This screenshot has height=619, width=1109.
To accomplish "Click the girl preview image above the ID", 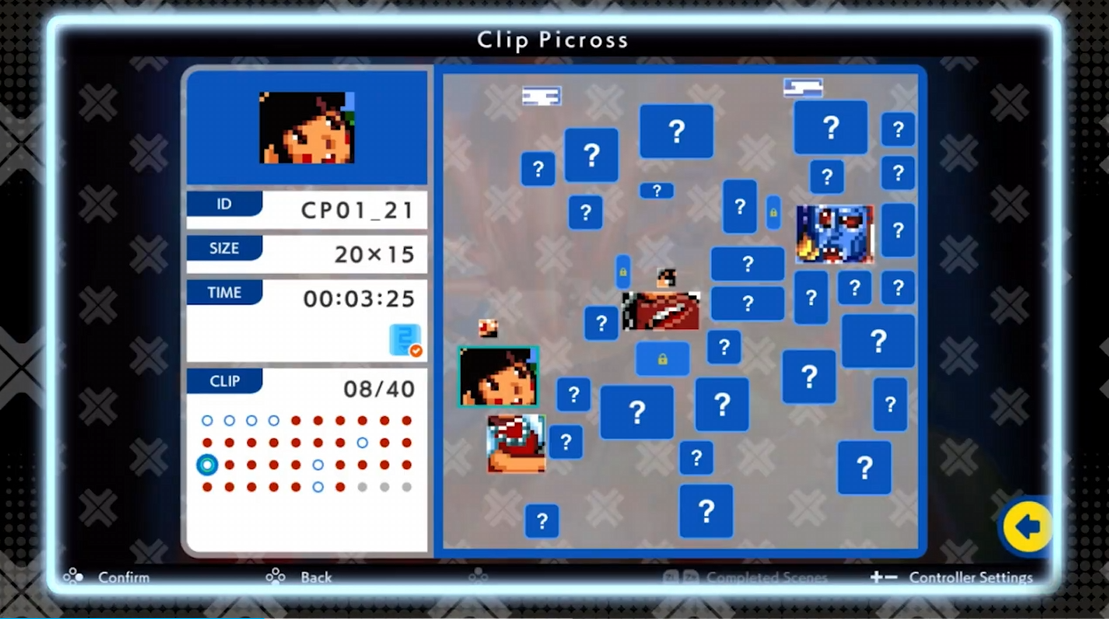I will 307,128.
